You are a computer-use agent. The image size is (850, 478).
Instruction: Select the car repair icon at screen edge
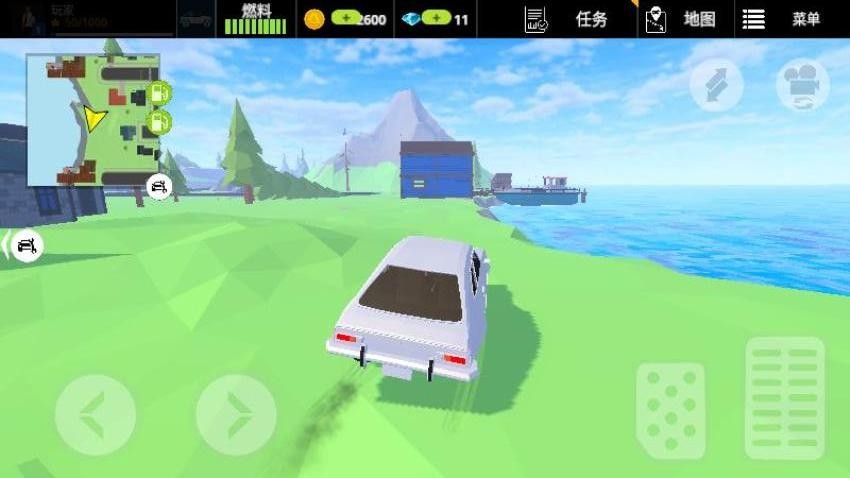pos(25,245)
